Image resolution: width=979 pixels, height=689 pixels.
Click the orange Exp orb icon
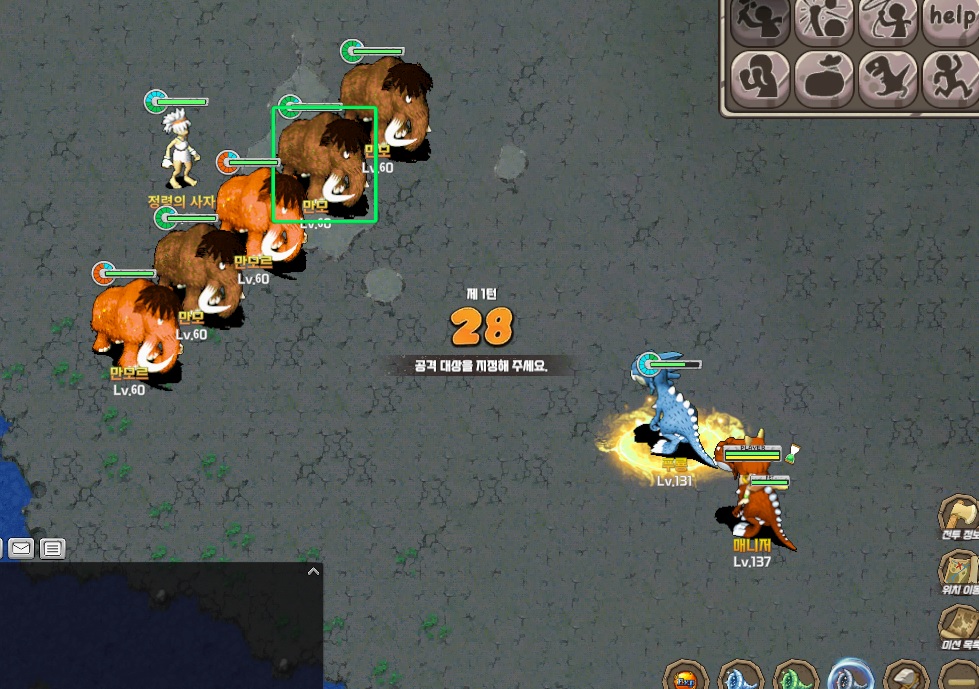pos(686,677)
